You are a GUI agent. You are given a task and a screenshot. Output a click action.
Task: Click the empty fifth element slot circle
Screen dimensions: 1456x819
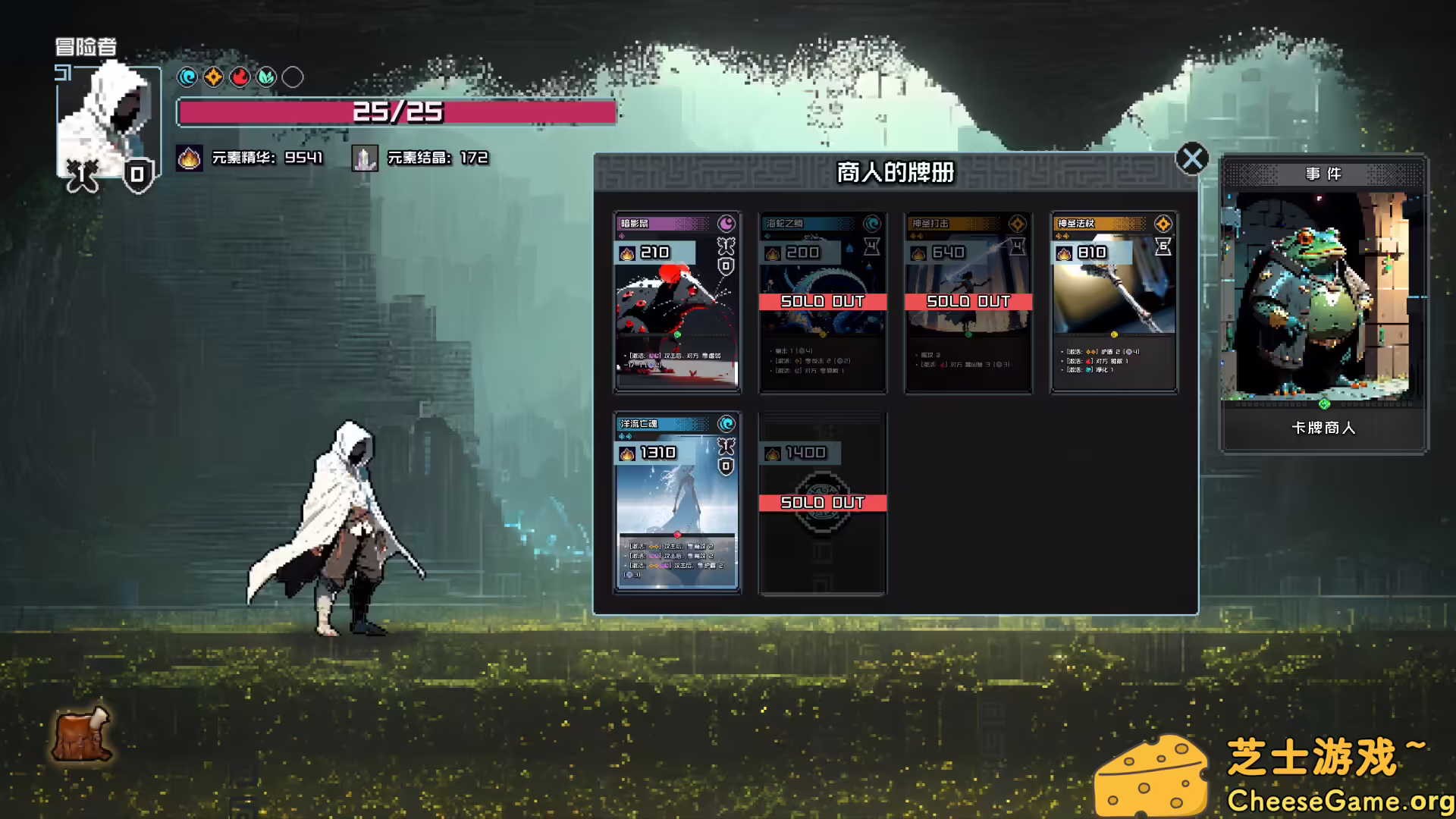[x=291, y=77]
